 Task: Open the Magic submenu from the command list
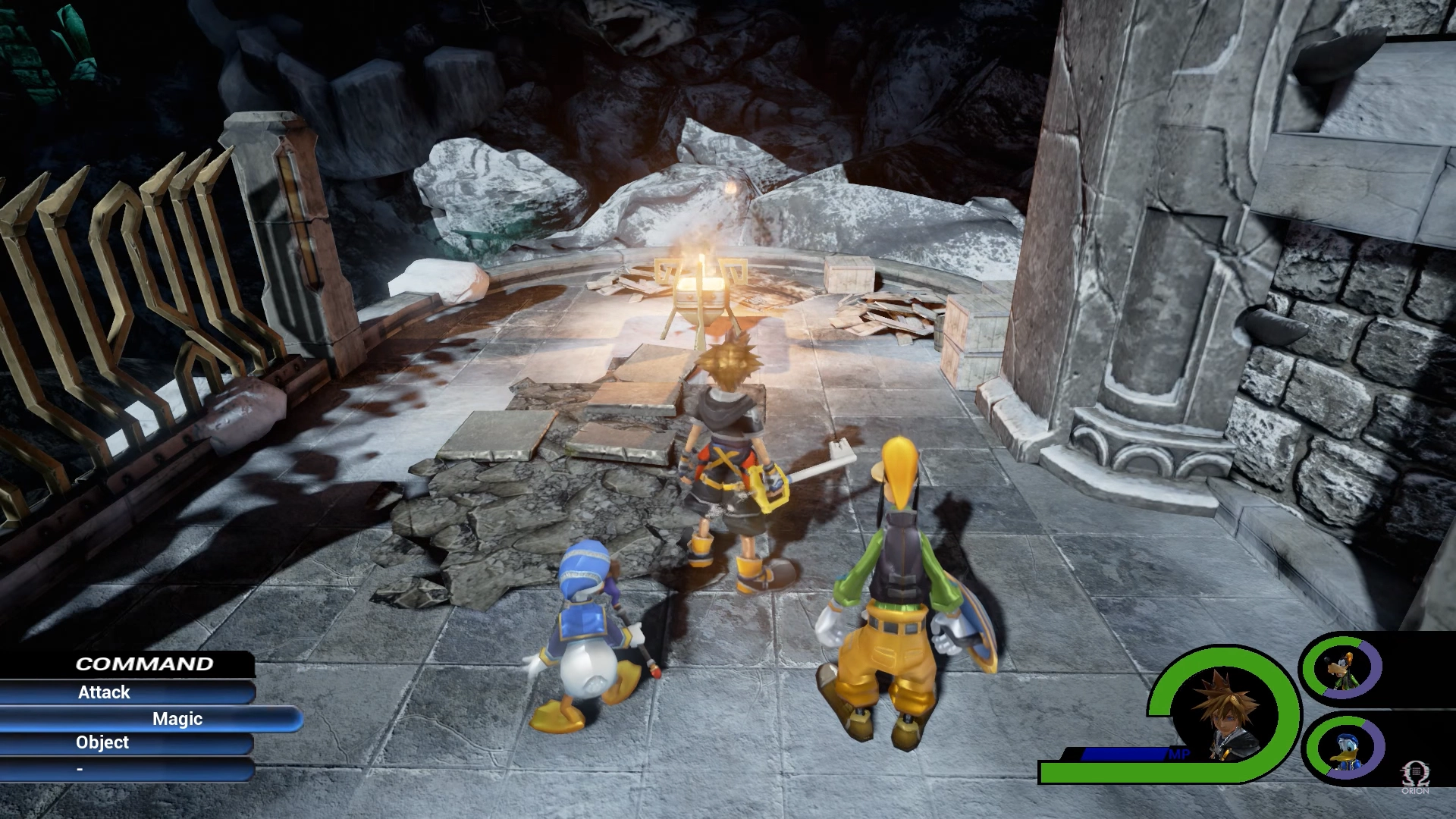click(179, 718)
